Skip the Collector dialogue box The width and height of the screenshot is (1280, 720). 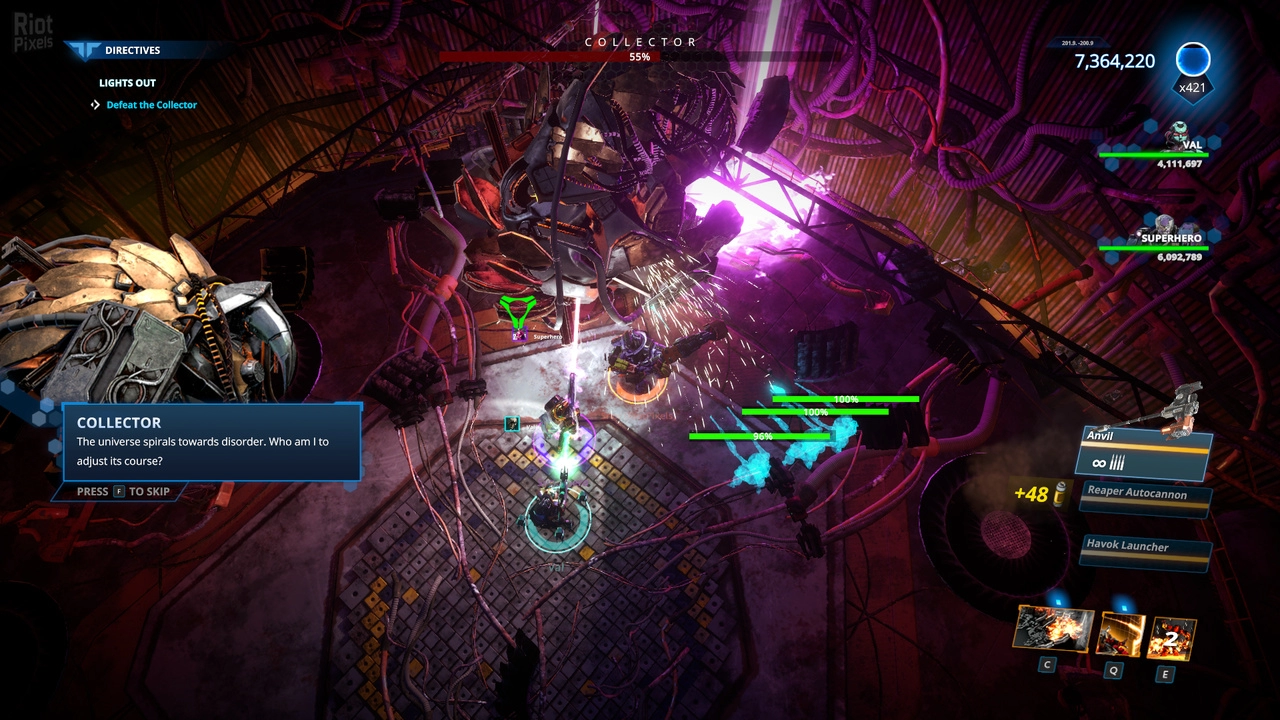tap(123, 492)
